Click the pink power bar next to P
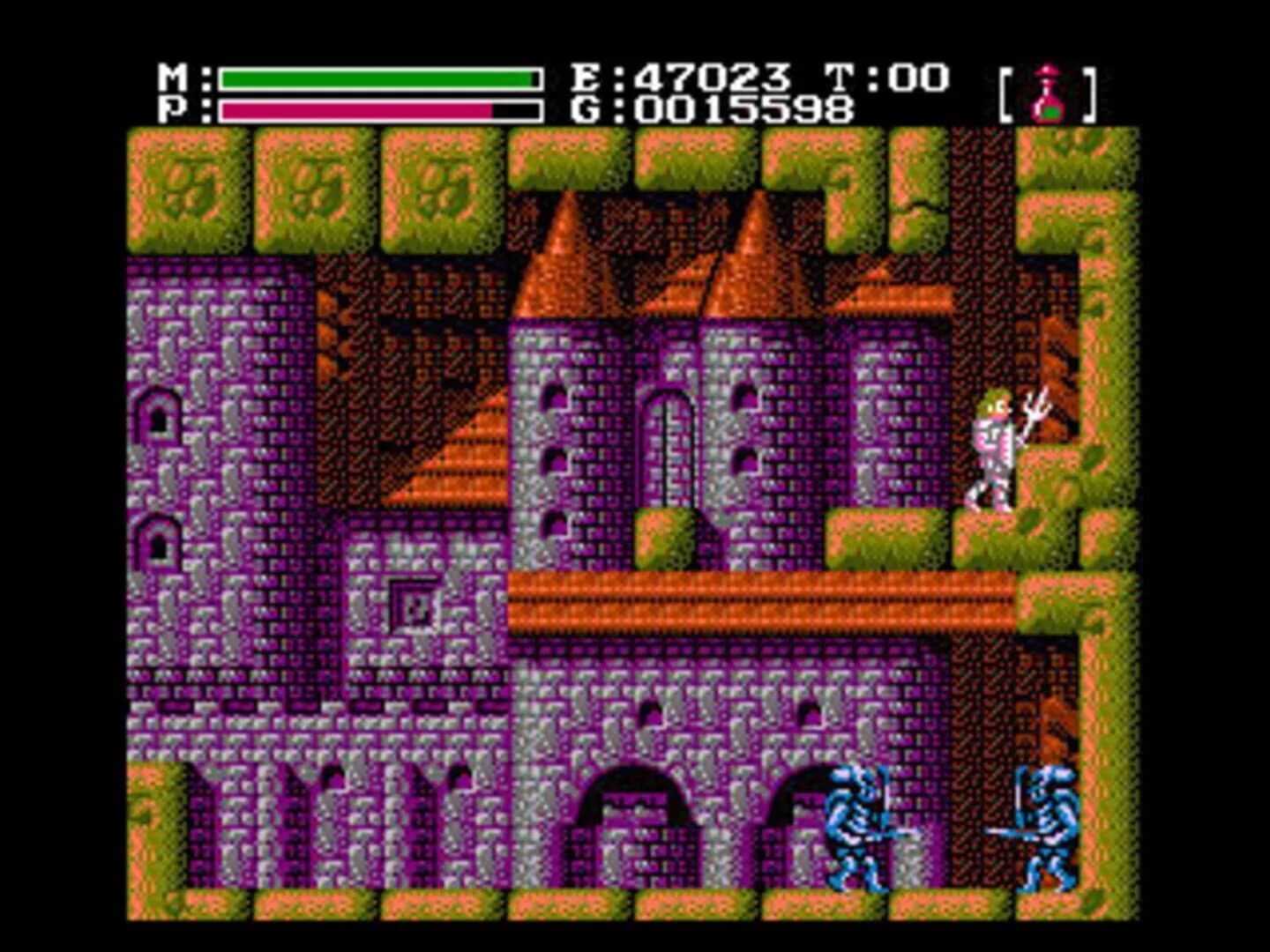The width and height of the screenshot is (1270, 952). 353,110
